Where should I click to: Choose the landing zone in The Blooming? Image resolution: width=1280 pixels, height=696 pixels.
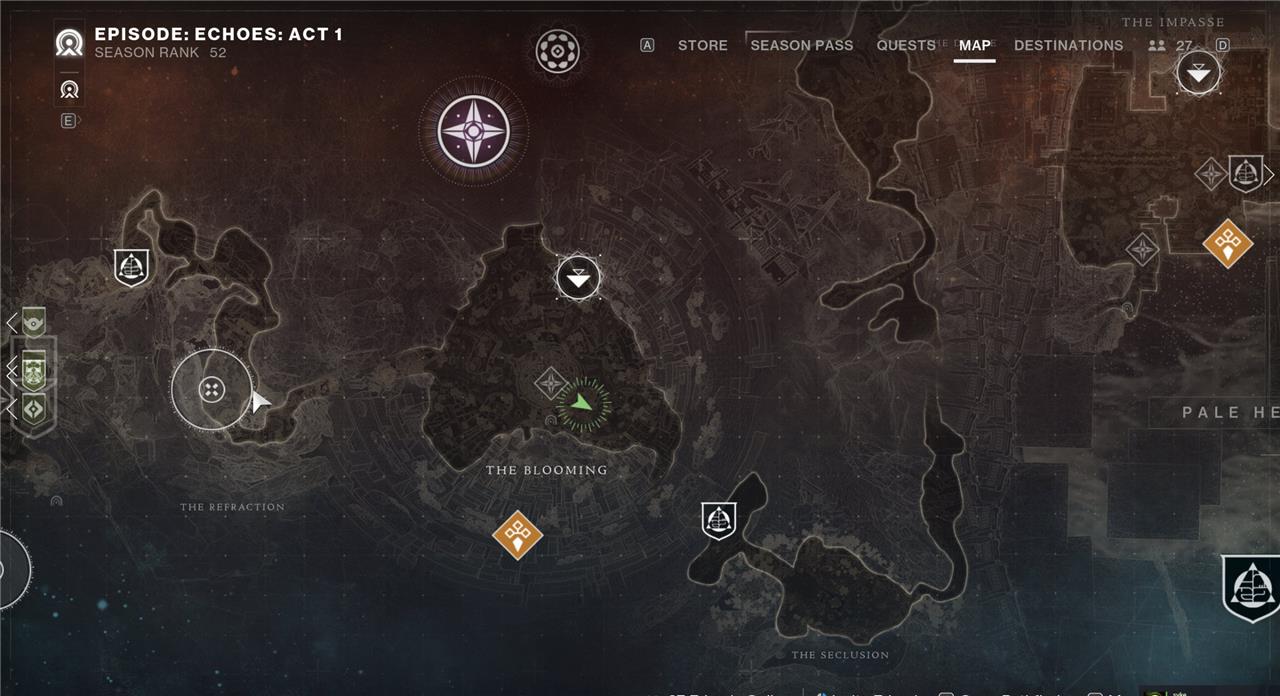pos(578,277)
